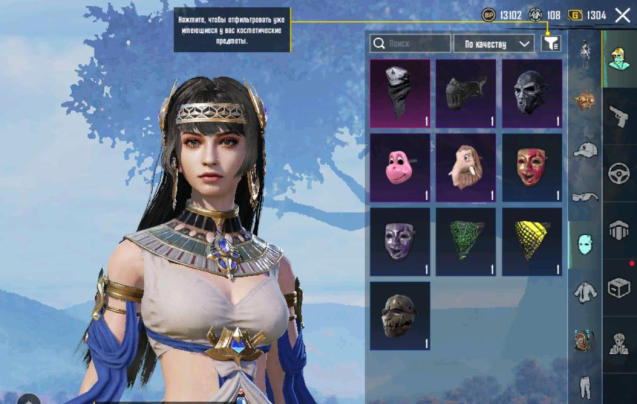Image resolution: width=637 pixels, height=404 pixels.
Task: Click the Поиск search field
Action: pos(410,44)
